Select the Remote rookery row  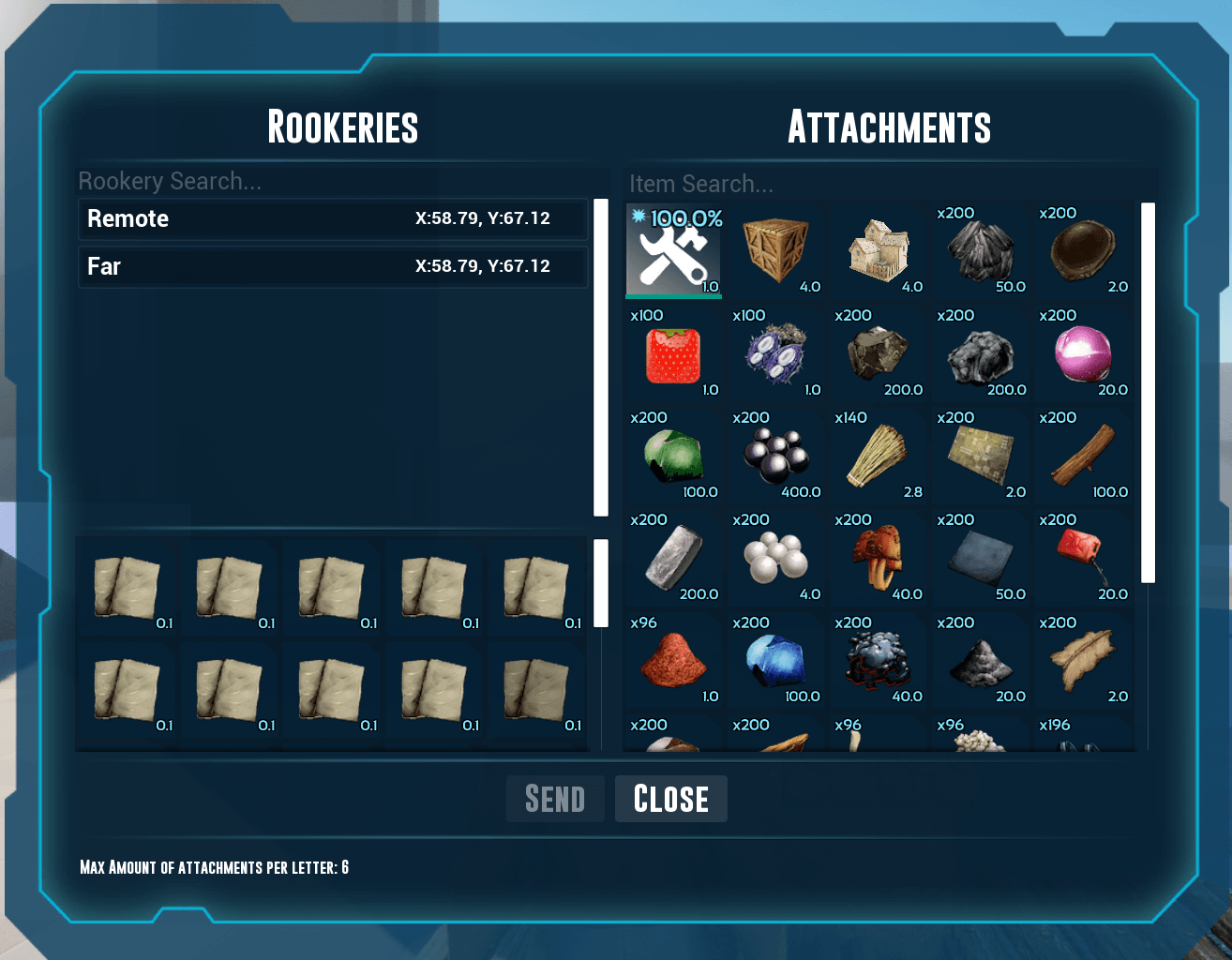click(333, 219)
